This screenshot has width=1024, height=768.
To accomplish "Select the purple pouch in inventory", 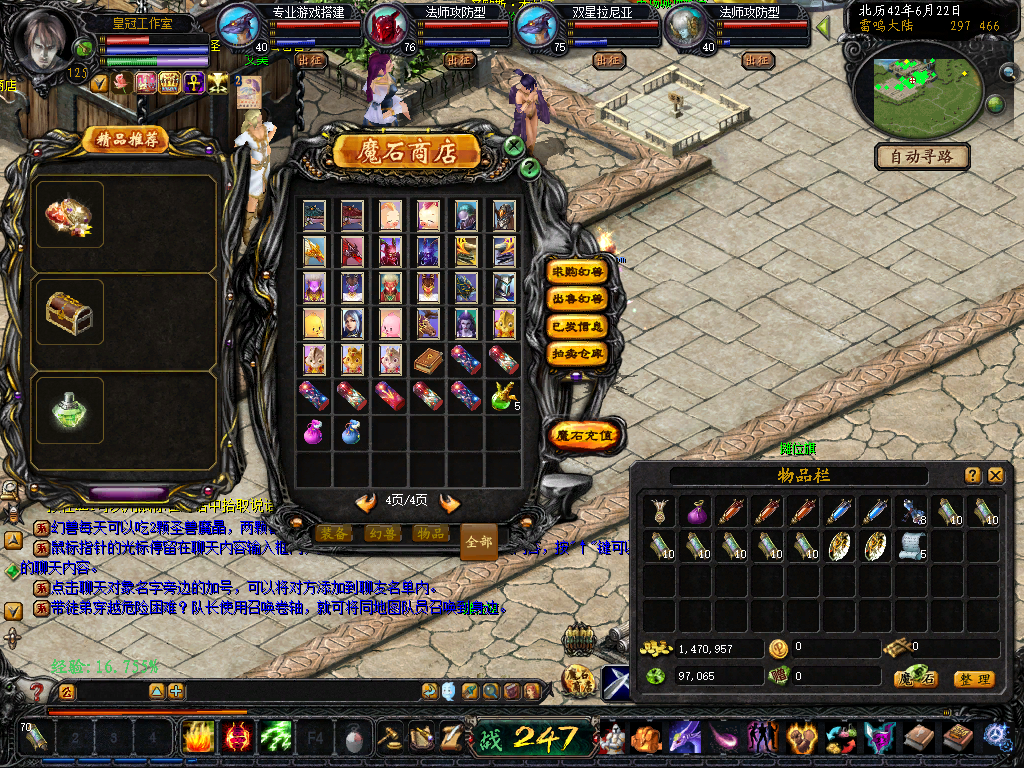I will pyautogui.click(x=695, y=513).
